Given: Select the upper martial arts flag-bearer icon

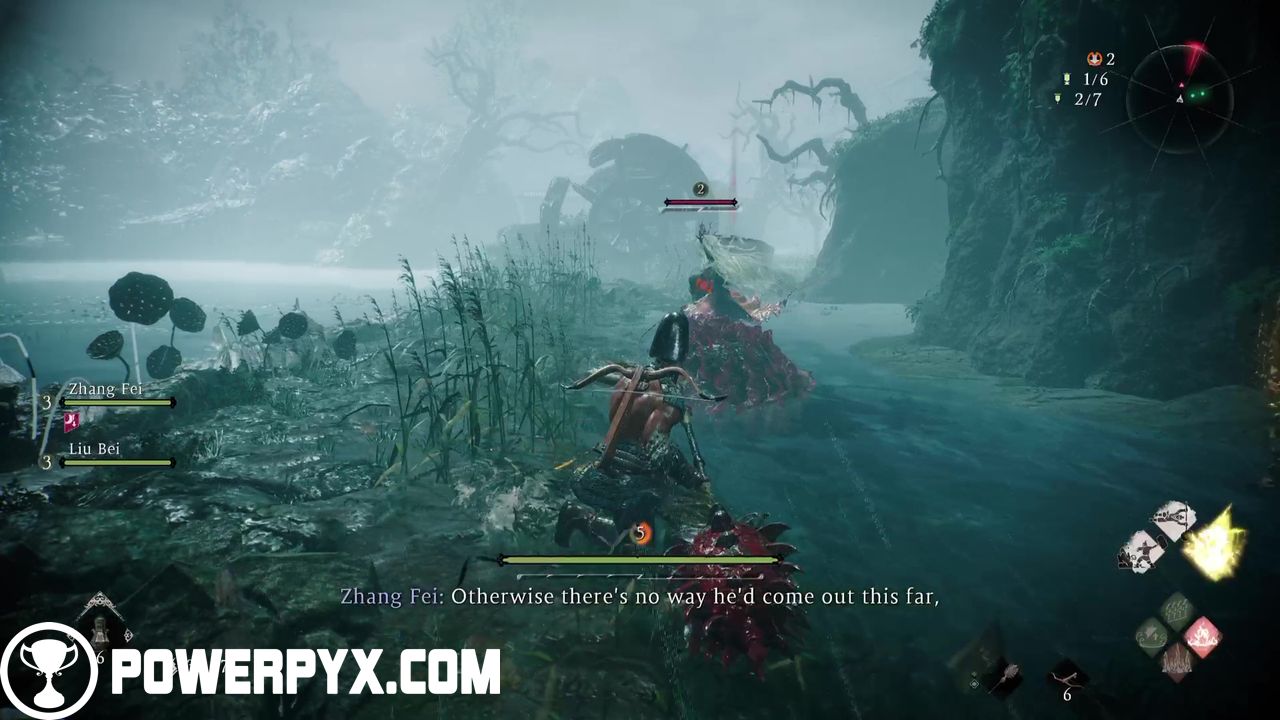Looking at the screenshot, I should pos(1170,518).
